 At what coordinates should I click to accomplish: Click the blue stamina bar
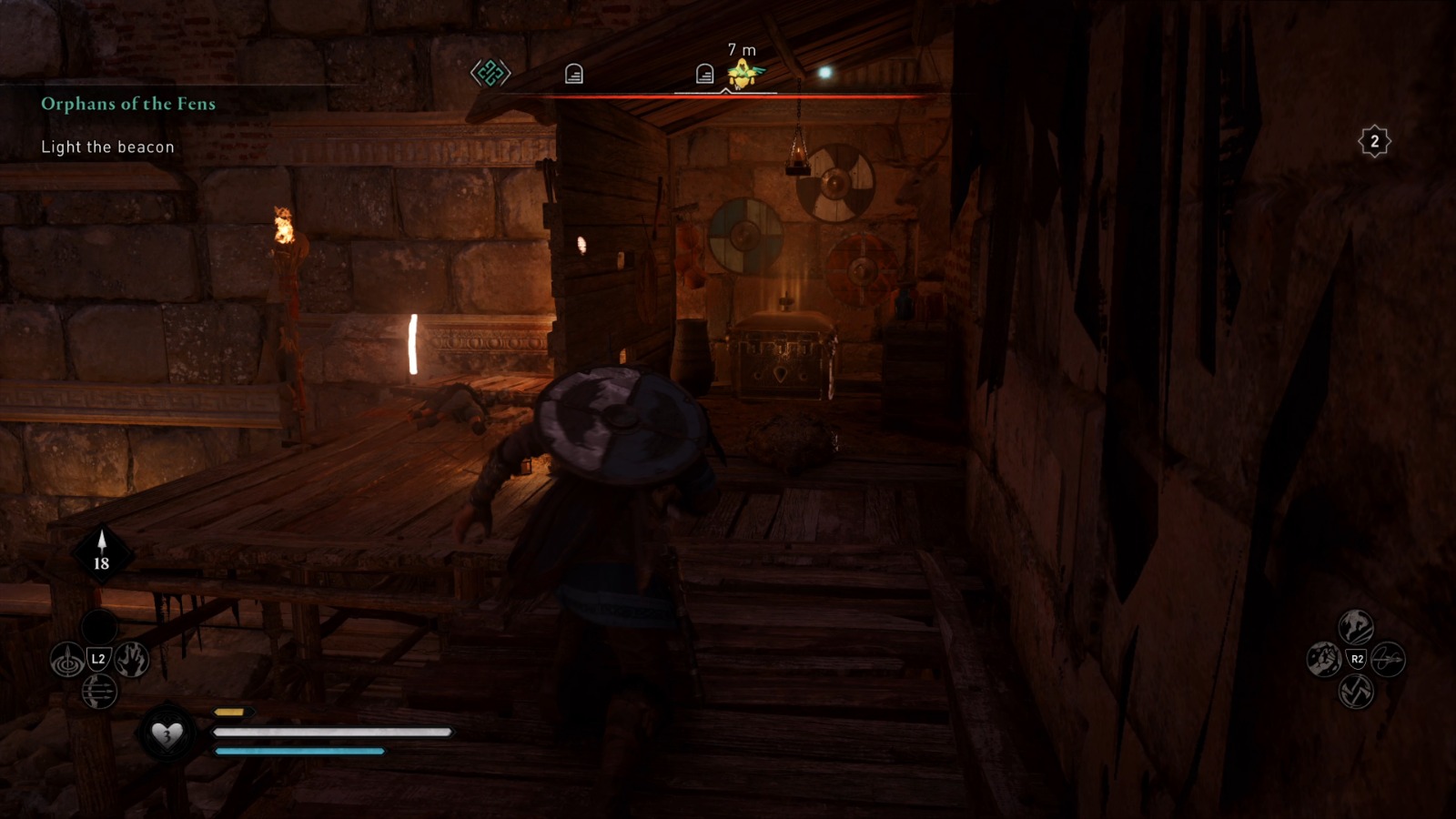(296, 753)
